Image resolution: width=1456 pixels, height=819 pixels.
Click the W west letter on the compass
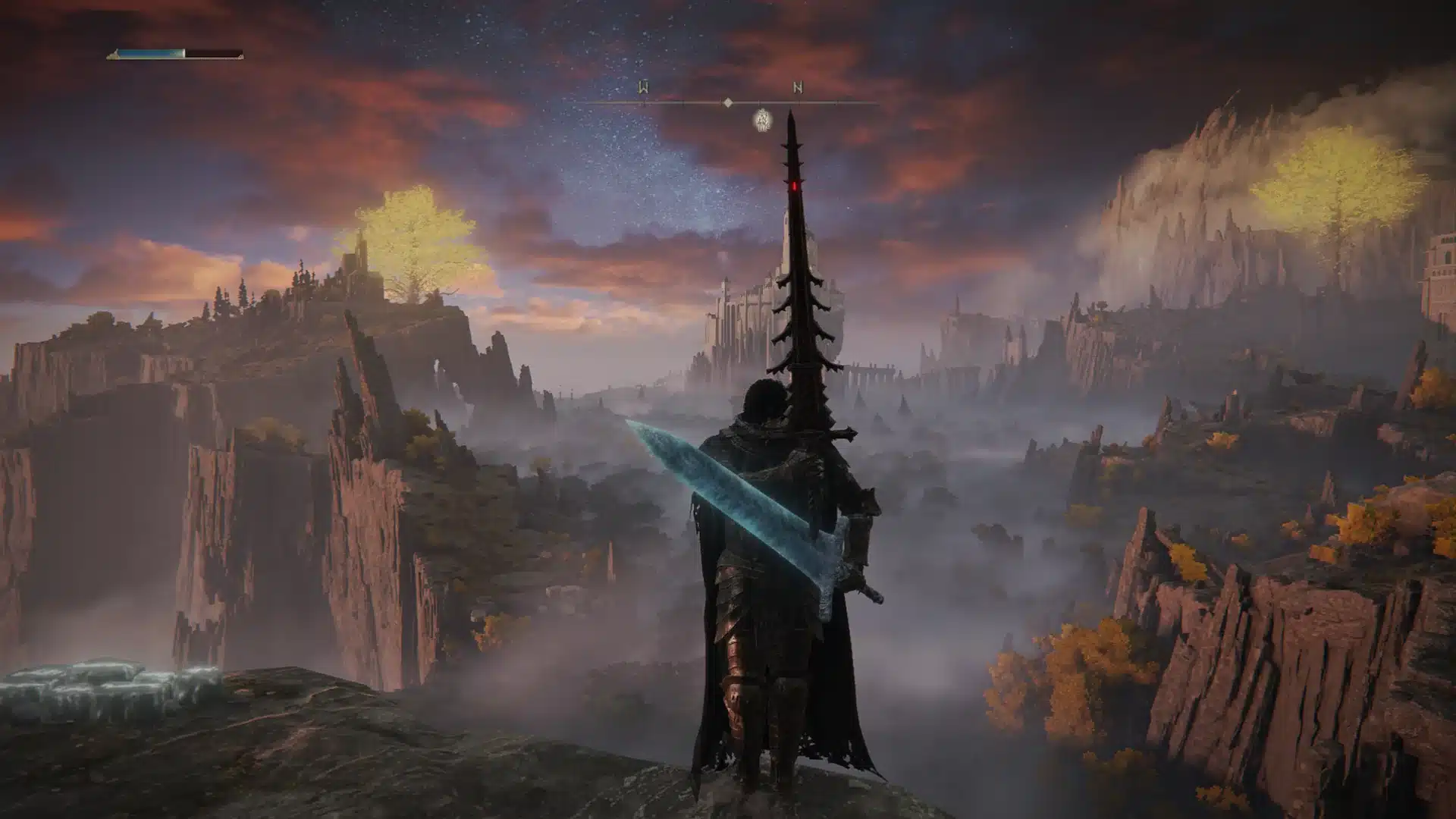pyautogui.click(x=643, y=88)
